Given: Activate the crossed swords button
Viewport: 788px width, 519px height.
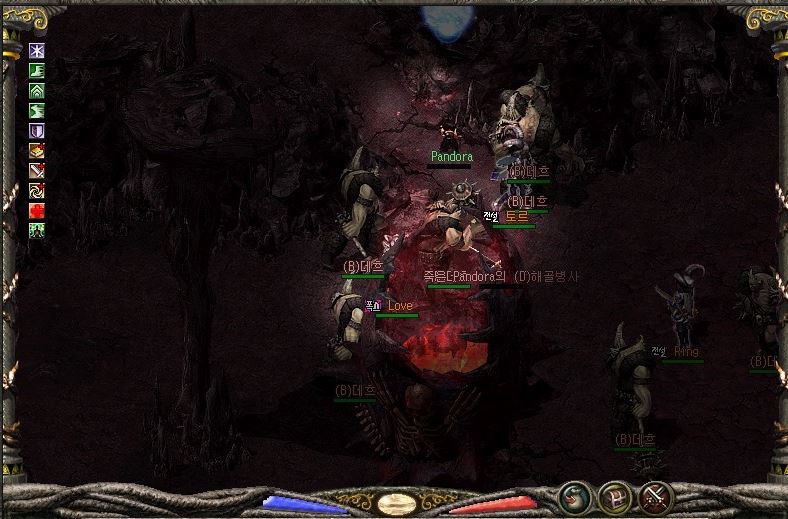Looking at the screenshot, I should [654, 496].
